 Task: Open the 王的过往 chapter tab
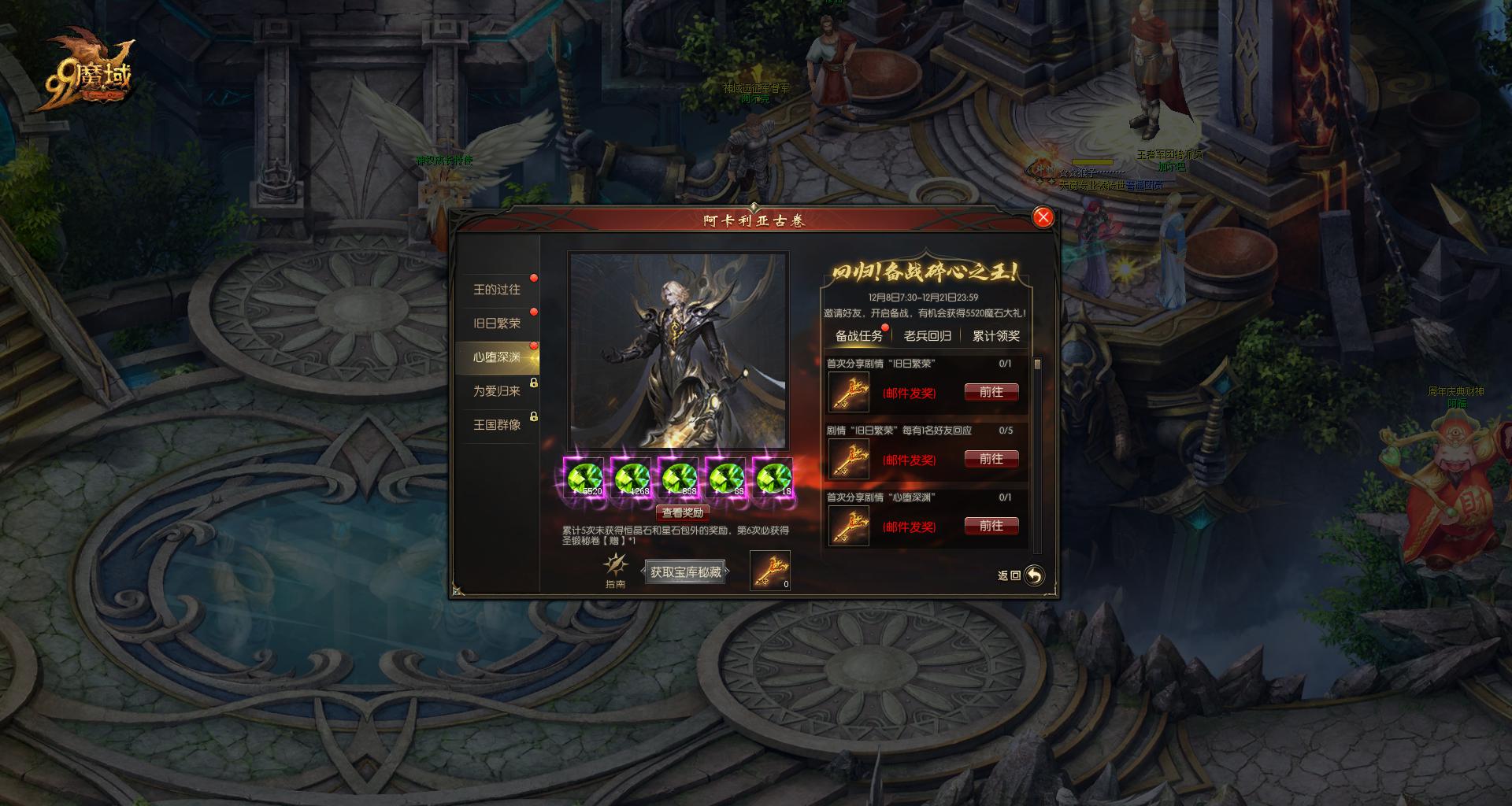(x=497, y=290)
